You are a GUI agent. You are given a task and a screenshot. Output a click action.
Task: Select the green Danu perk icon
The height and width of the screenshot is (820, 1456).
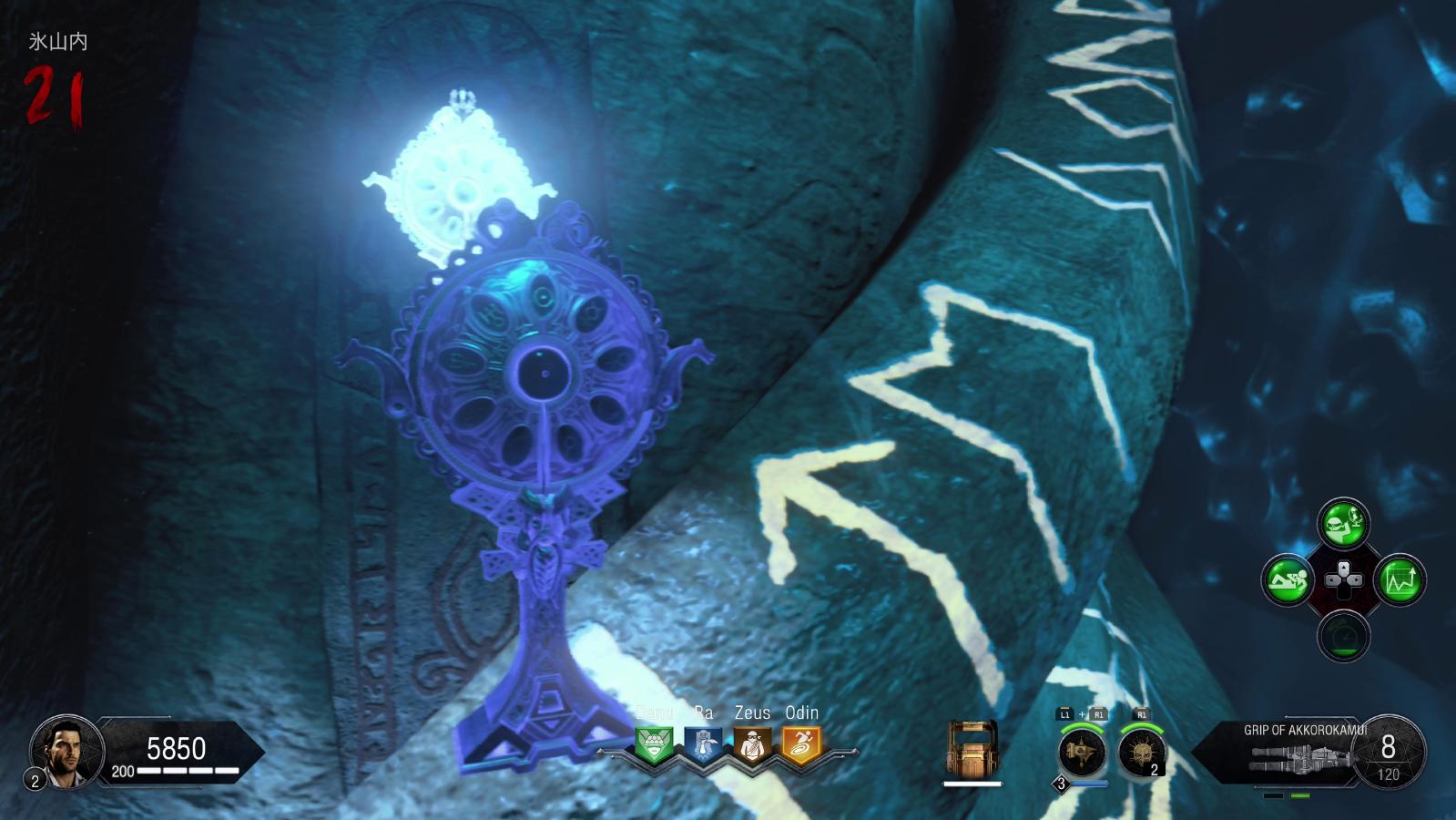pos(654,745)
